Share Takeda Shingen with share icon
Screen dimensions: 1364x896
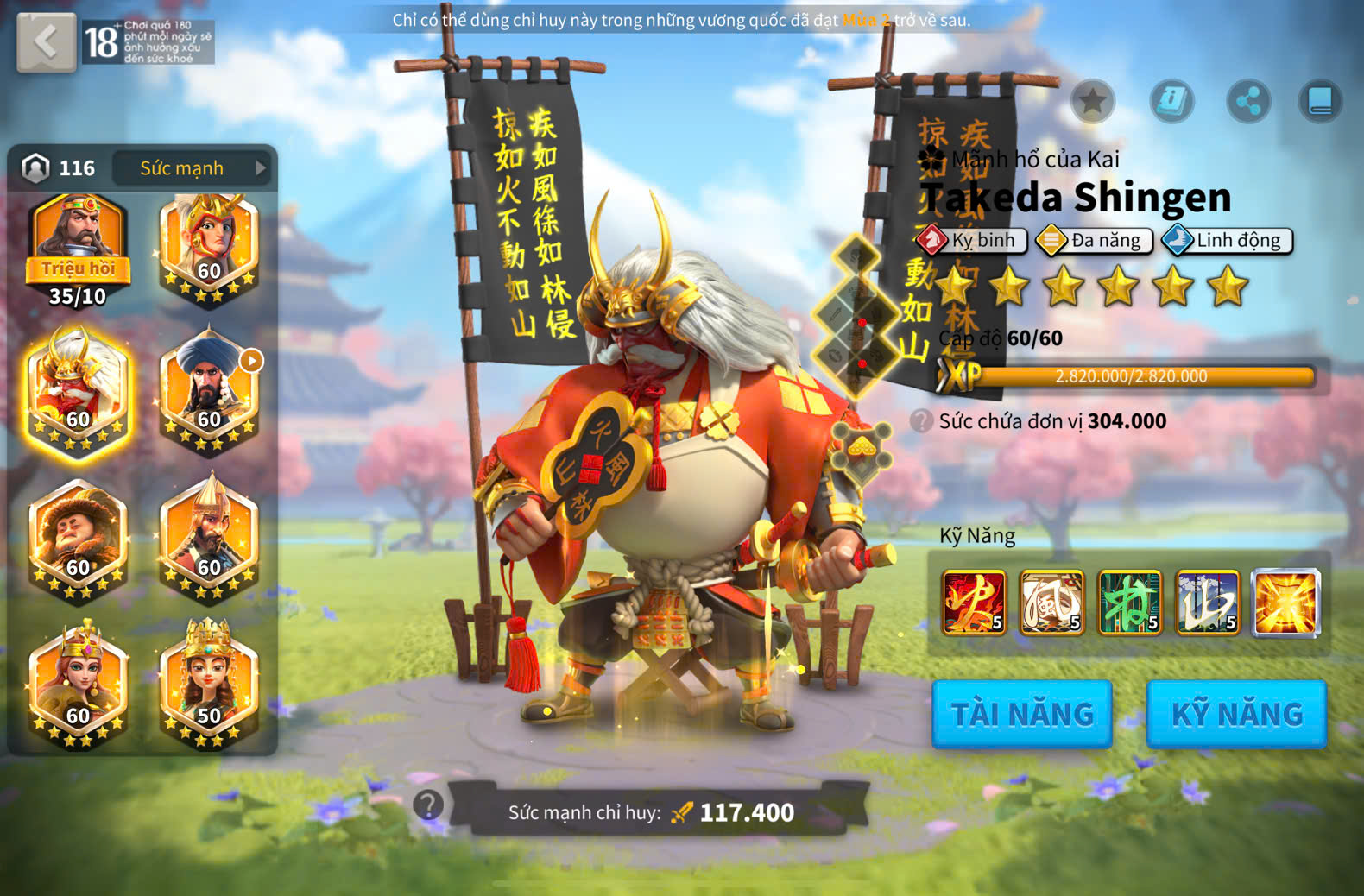click(x=1248, y=101)
